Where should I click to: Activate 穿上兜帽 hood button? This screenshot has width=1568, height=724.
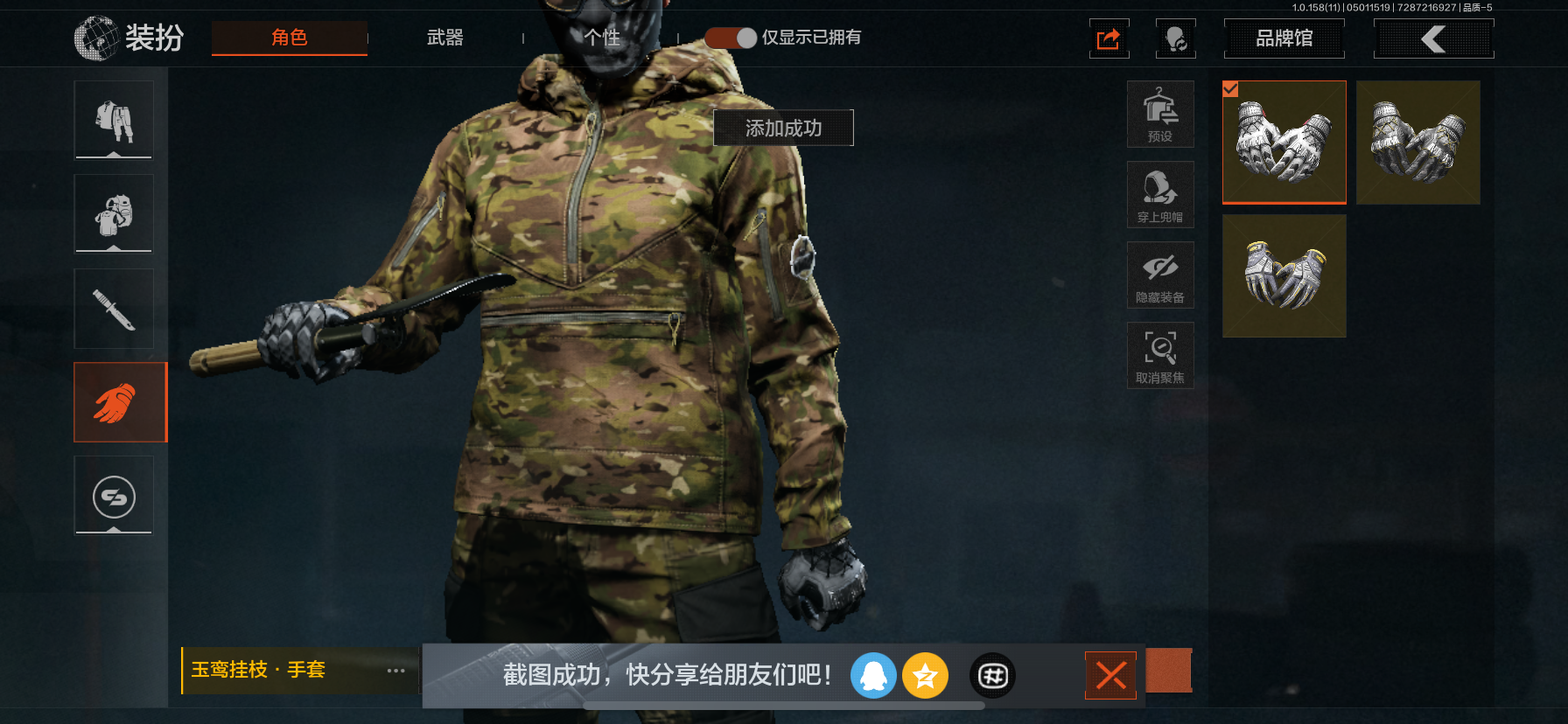click(1160, 194)
